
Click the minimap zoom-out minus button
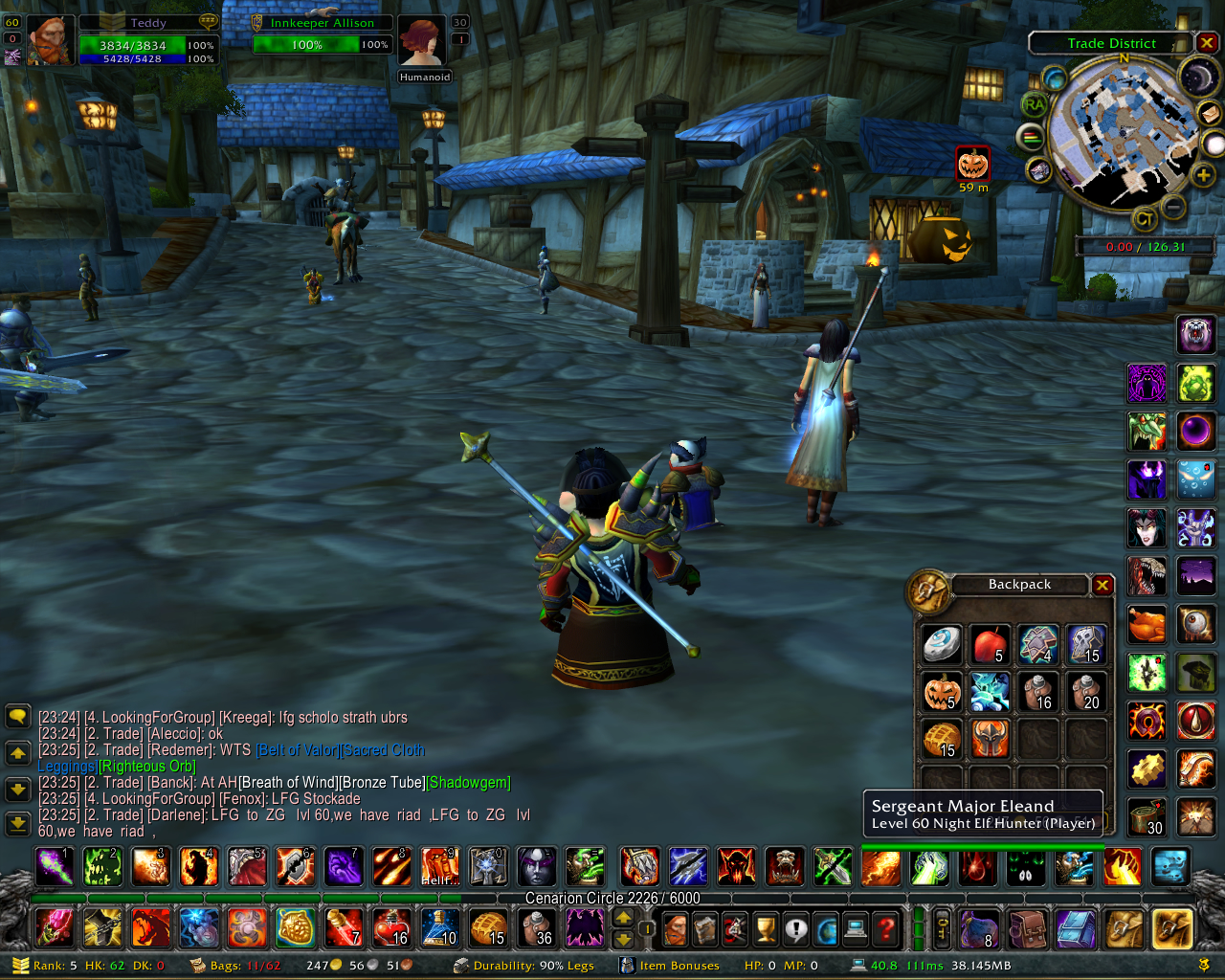tap(1173, 206)
